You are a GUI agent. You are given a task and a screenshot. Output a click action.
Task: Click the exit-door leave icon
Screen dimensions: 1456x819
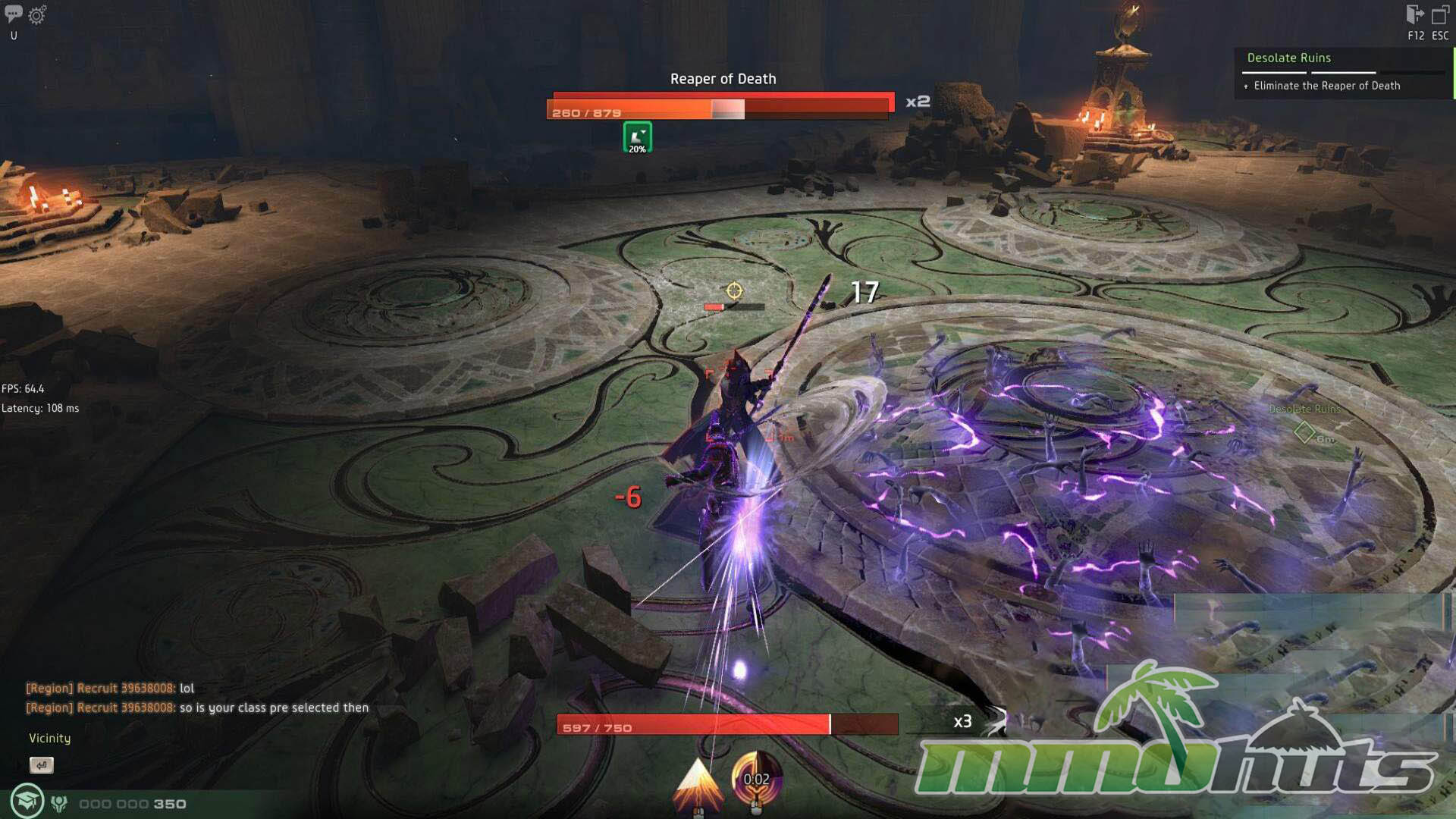(x=1414, y=15)
